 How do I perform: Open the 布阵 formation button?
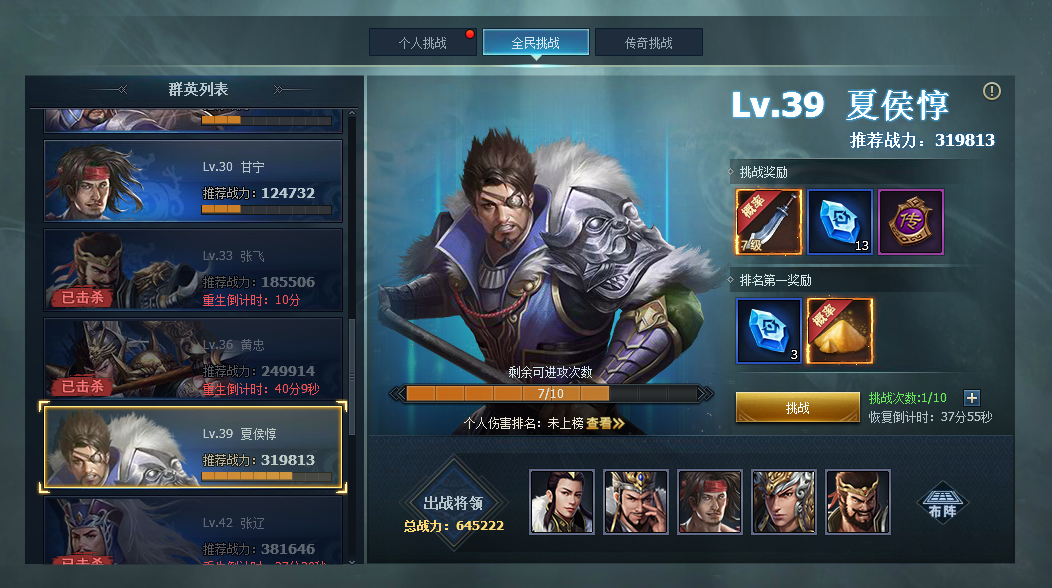pos(944,501)
